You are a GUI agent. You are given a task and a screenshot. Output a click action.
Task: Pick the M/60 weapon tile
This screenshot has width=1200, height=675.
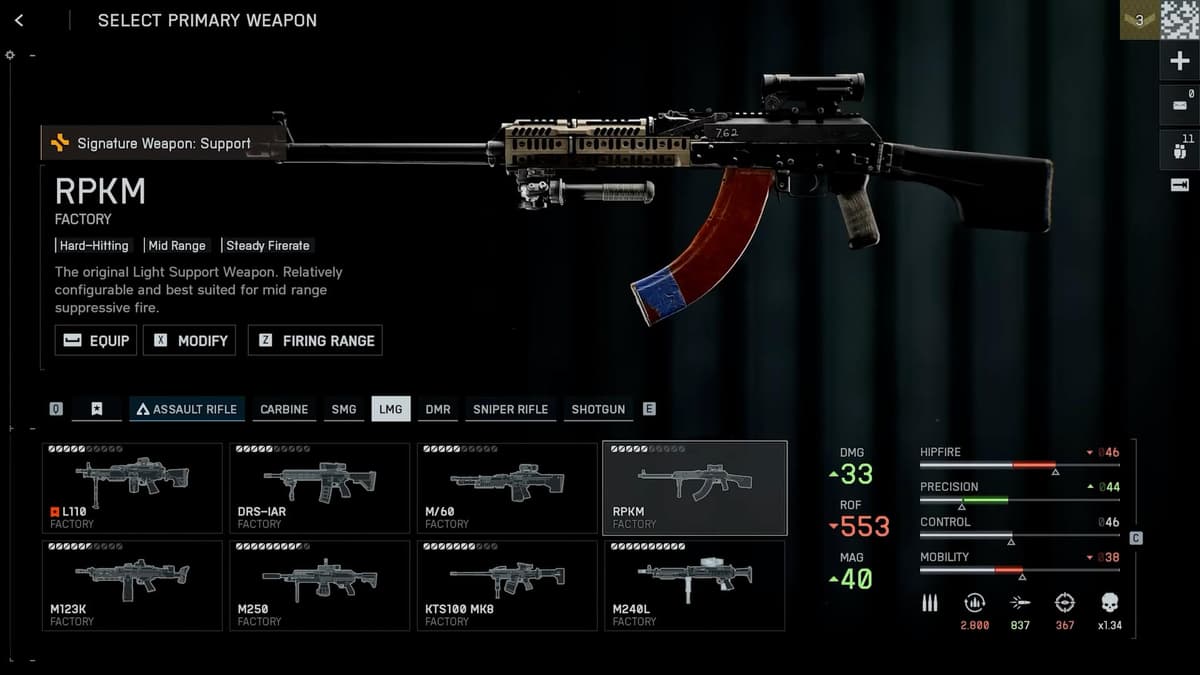click(507, 488)
